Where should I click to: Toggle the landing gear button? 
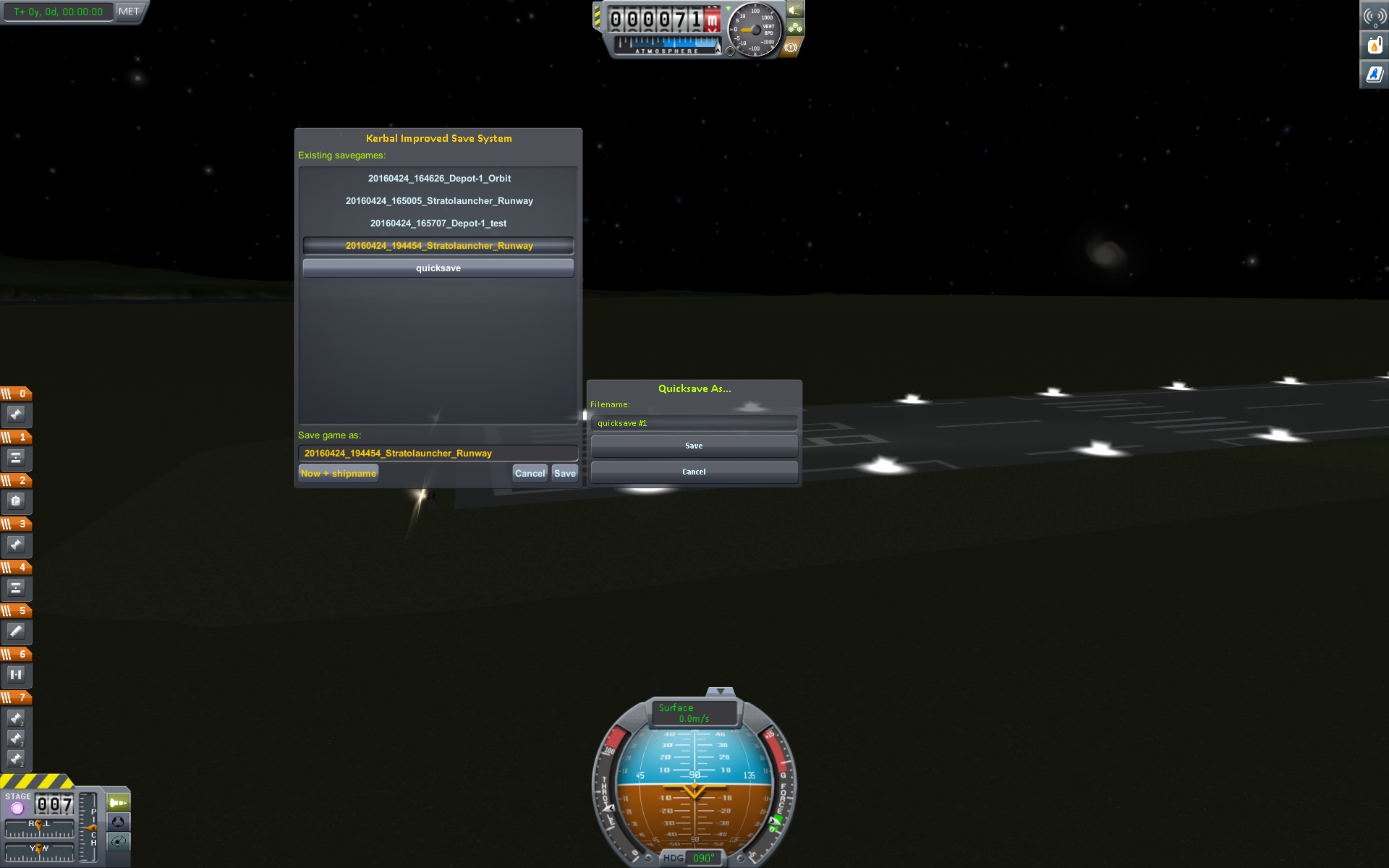(x=795, y=28)
